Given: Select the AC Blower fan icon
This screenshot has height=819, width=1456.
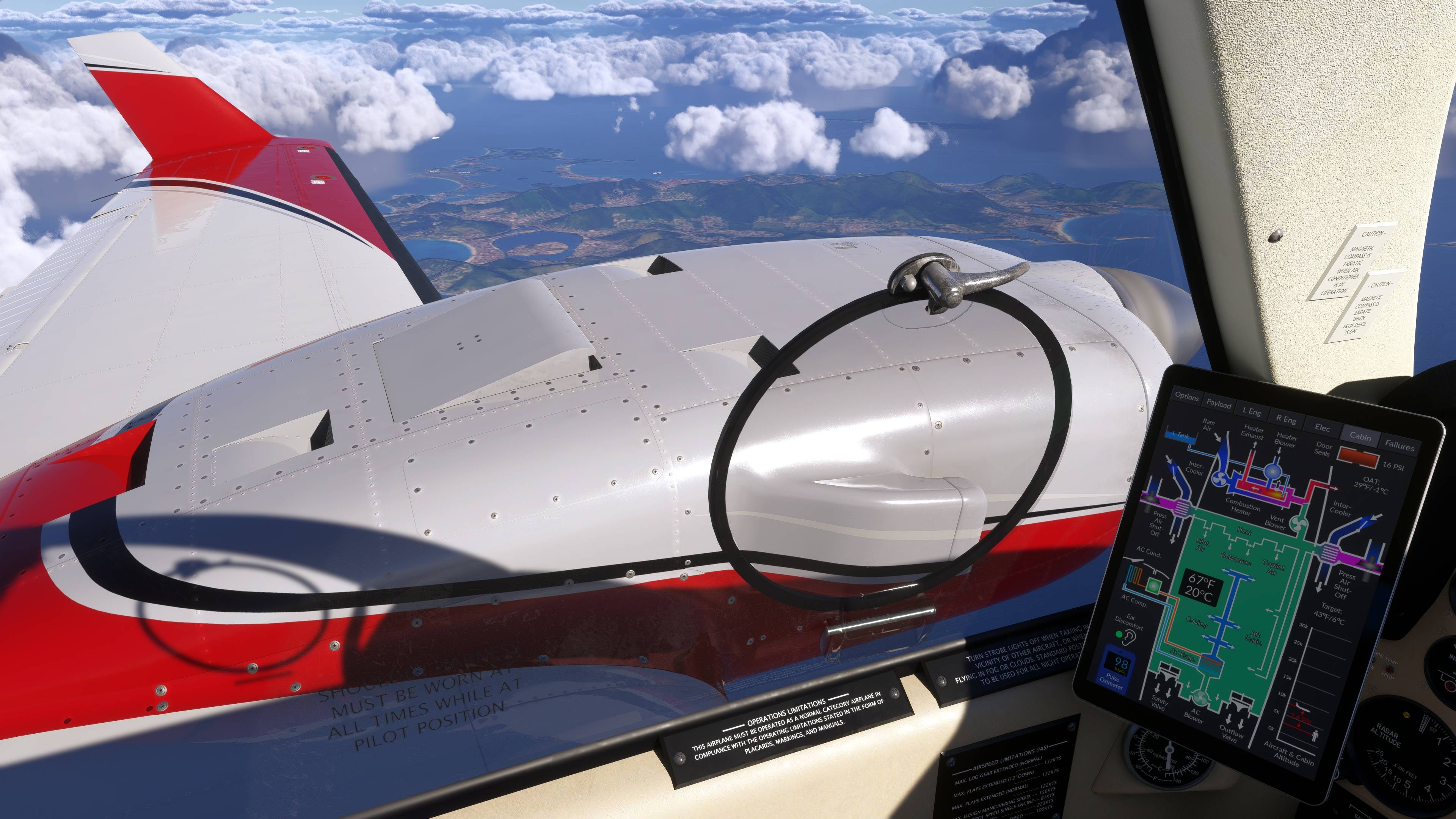Looking at the screenshot, I should 1201,698.
